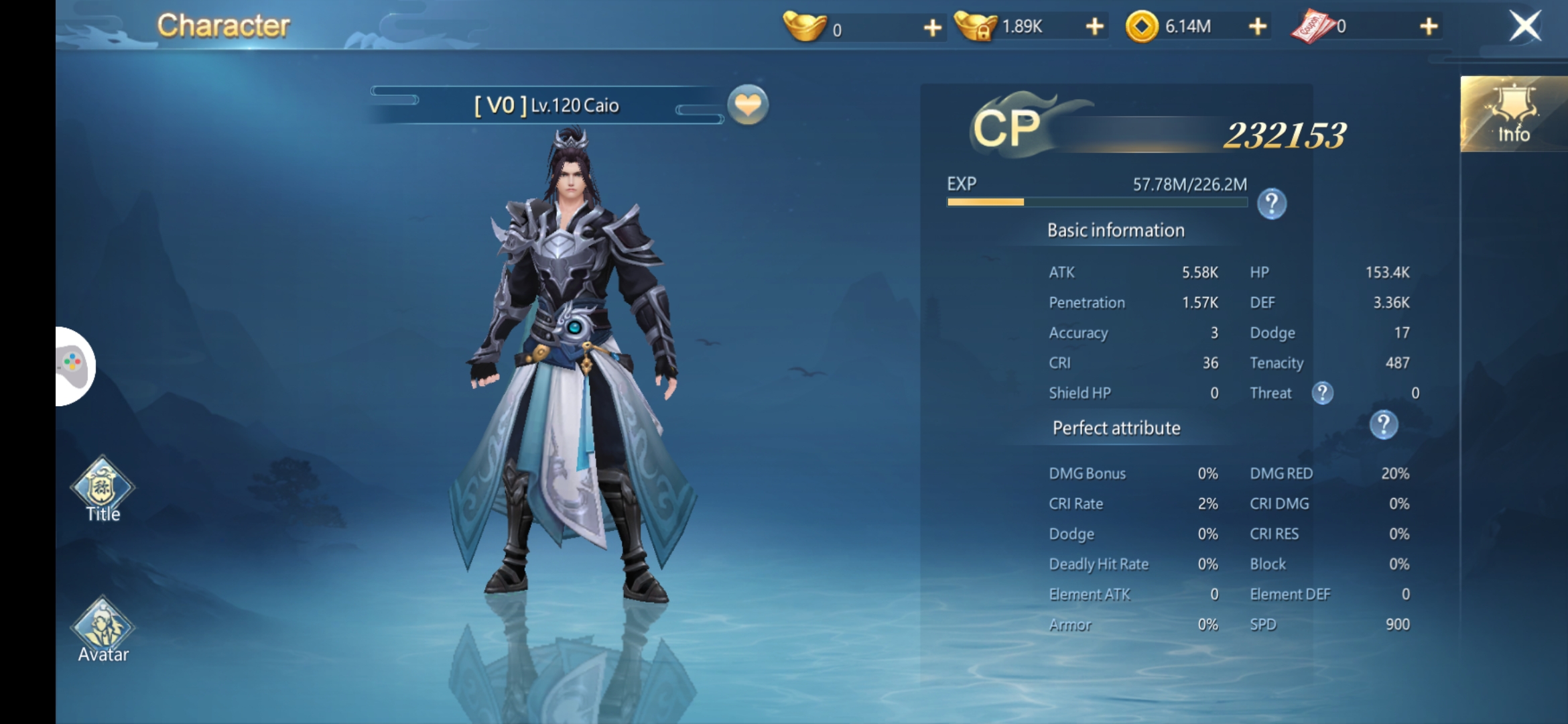Switch to the Info tab

tap(1513, 114)
